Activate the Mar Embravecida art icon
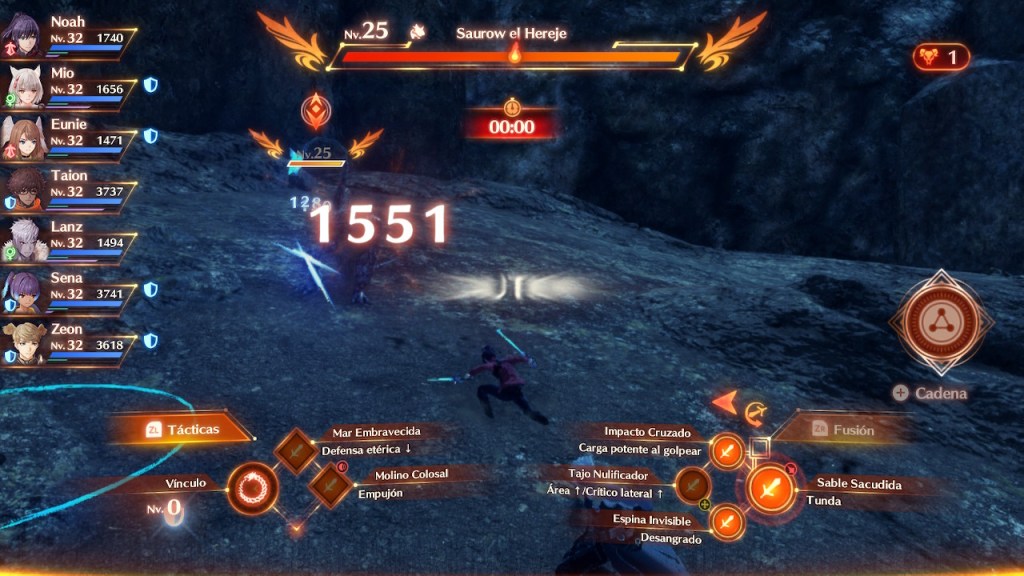The height and width of the screenshot is (576, 1024). tap(295, 452)
